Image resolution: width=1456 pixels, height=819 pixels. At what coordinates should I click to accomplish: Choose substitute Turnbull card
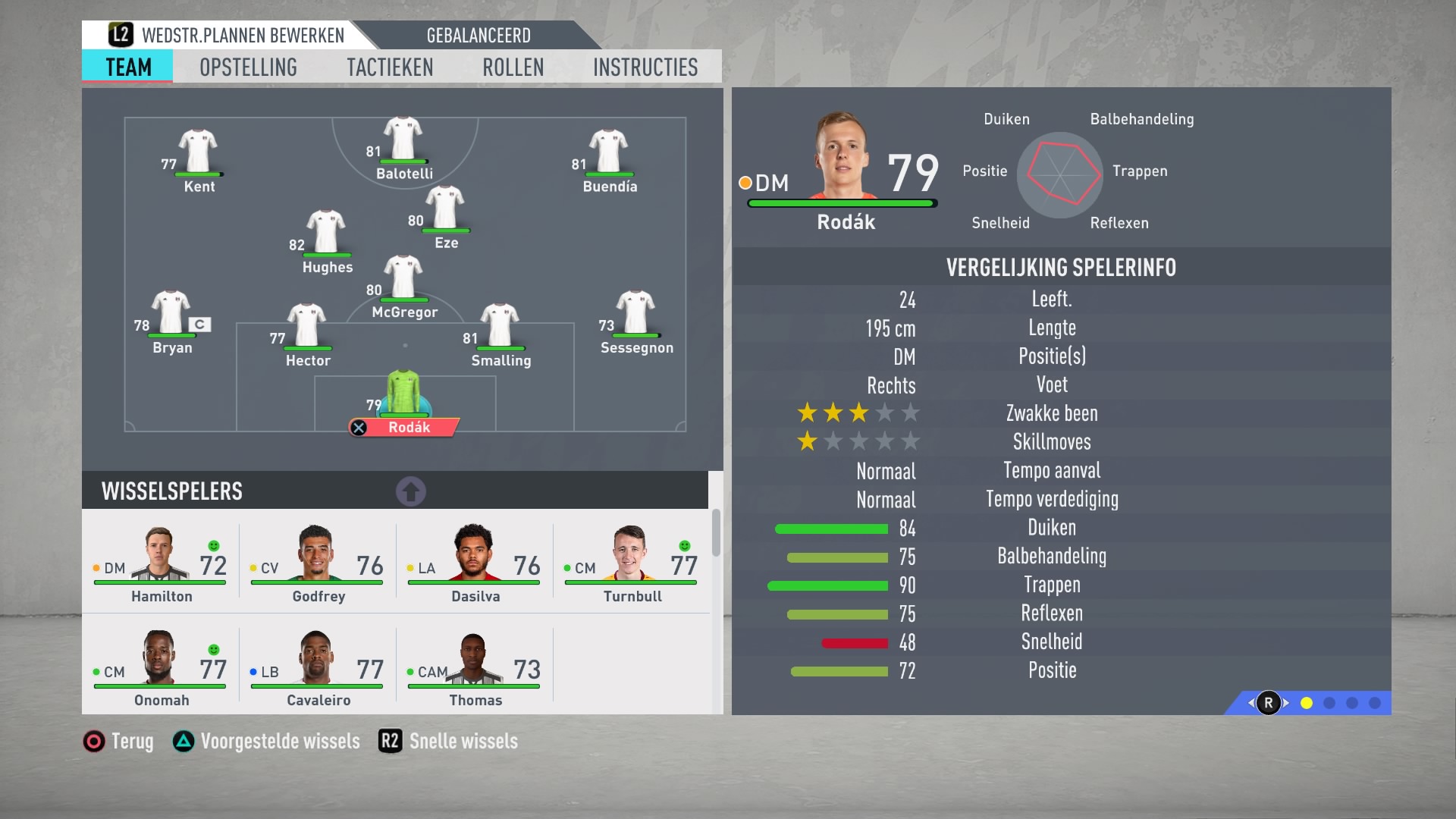point(632,564)
